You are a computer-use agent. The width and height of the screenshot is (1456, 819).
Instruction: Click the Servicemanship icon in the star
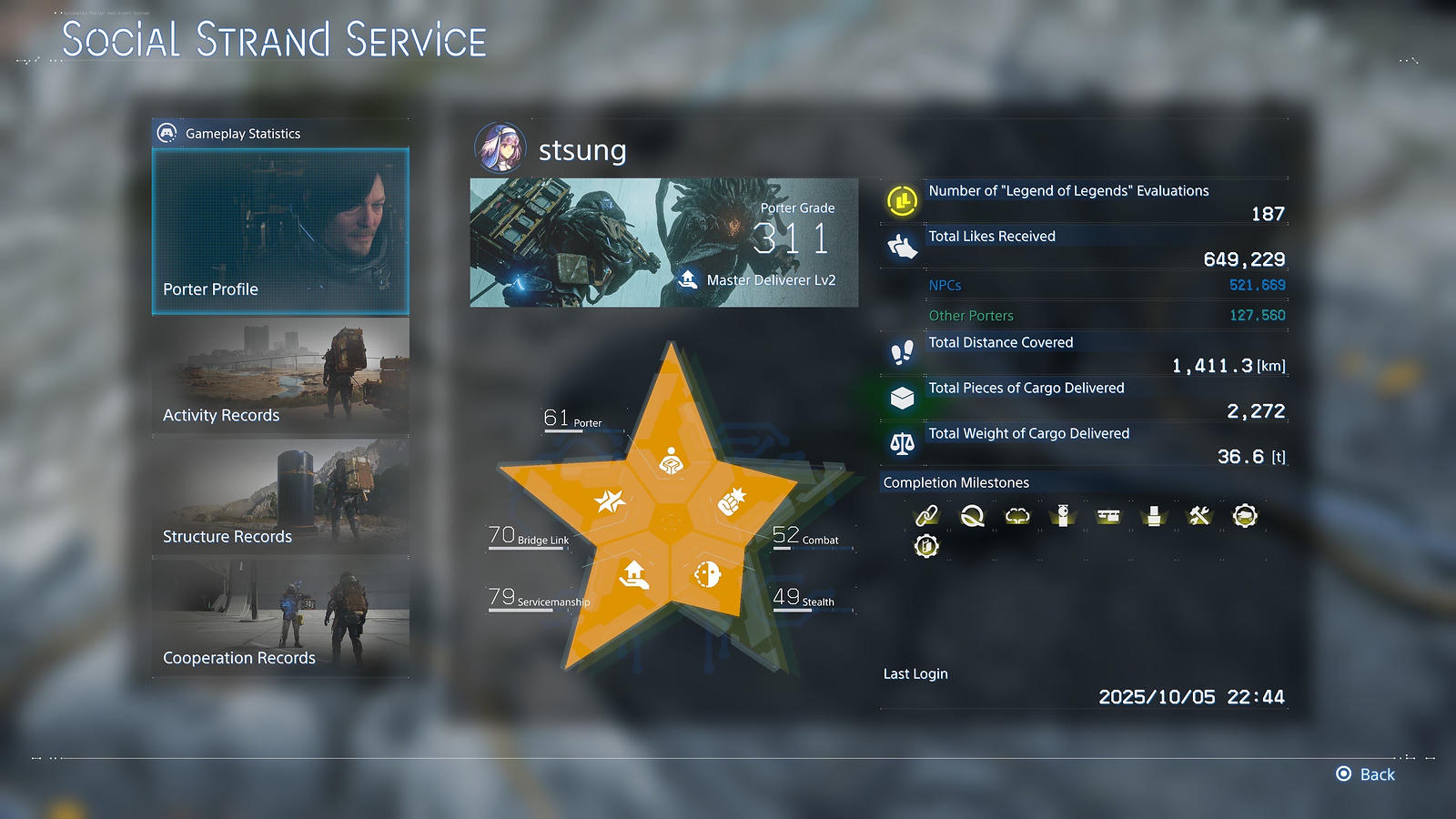[634, 574]
